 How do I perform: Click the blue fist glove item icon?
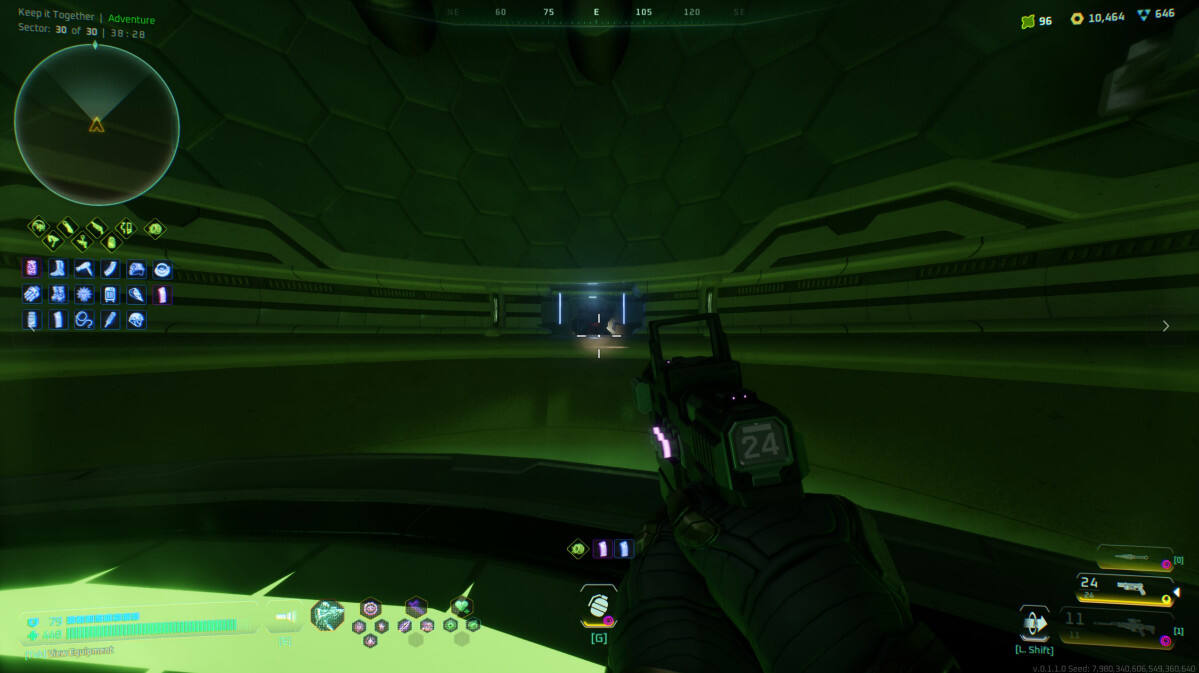pos(31,295)
